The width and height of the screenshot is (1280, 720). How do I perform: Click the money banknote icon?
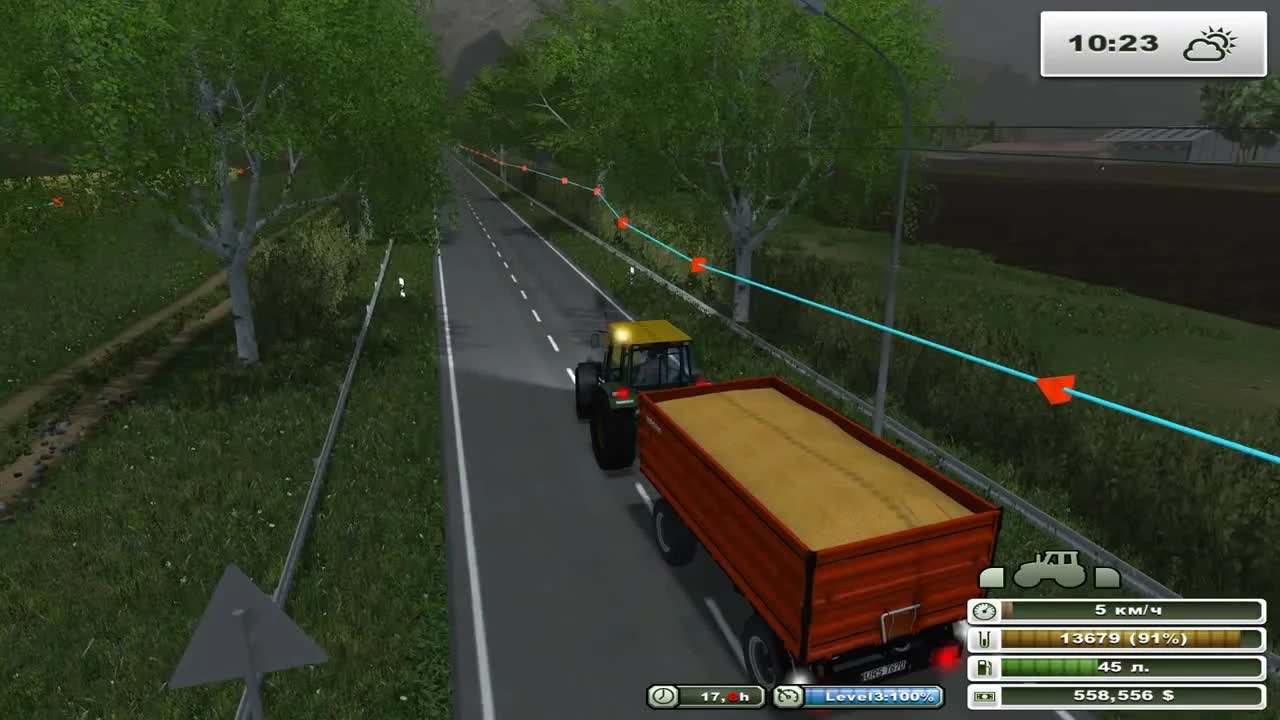[983, 694]
